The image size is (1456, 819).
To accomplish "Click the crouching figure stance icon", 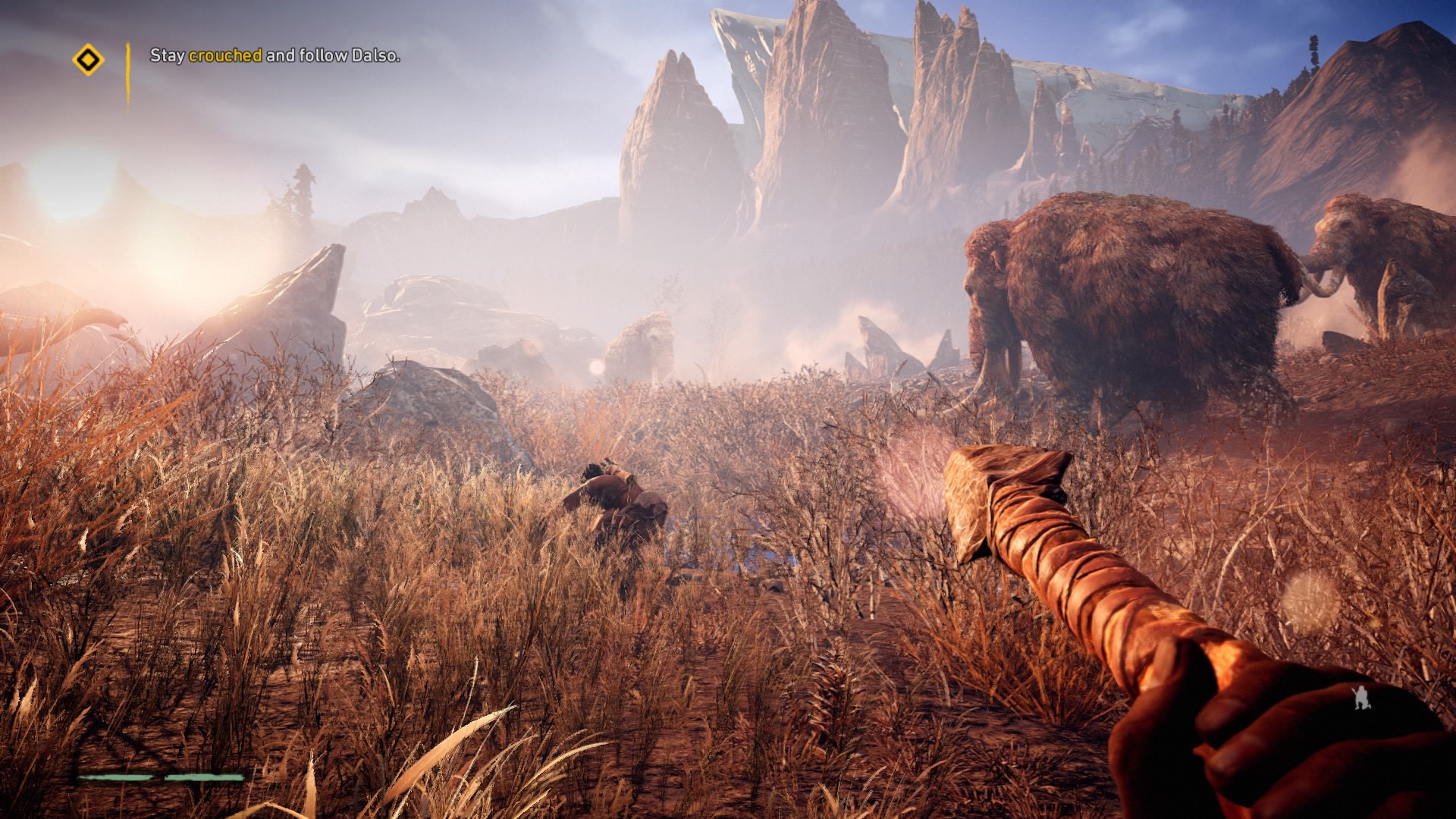I will 1362,697.
